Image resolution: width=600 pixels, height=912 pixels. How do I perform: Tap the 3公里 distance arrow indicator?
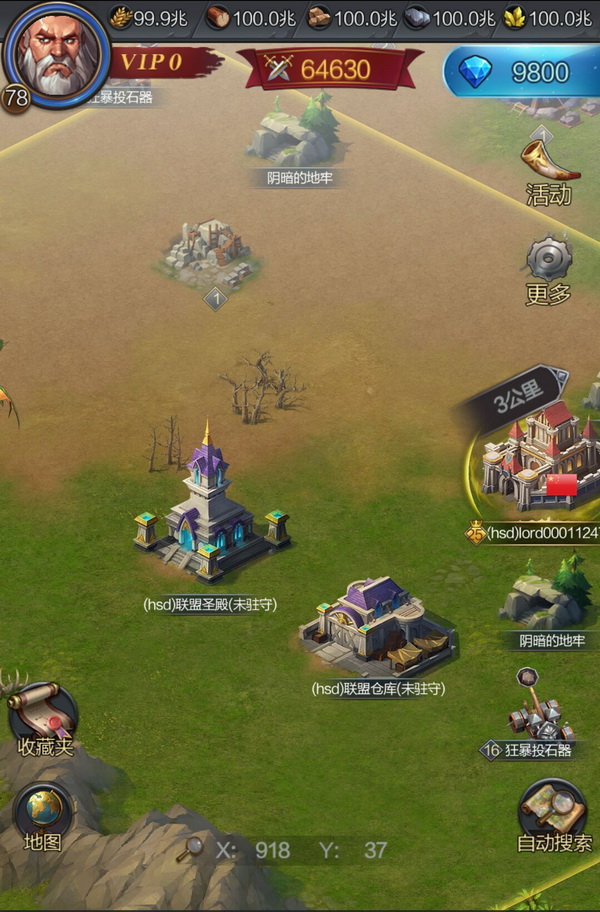(x=517, y=401)
